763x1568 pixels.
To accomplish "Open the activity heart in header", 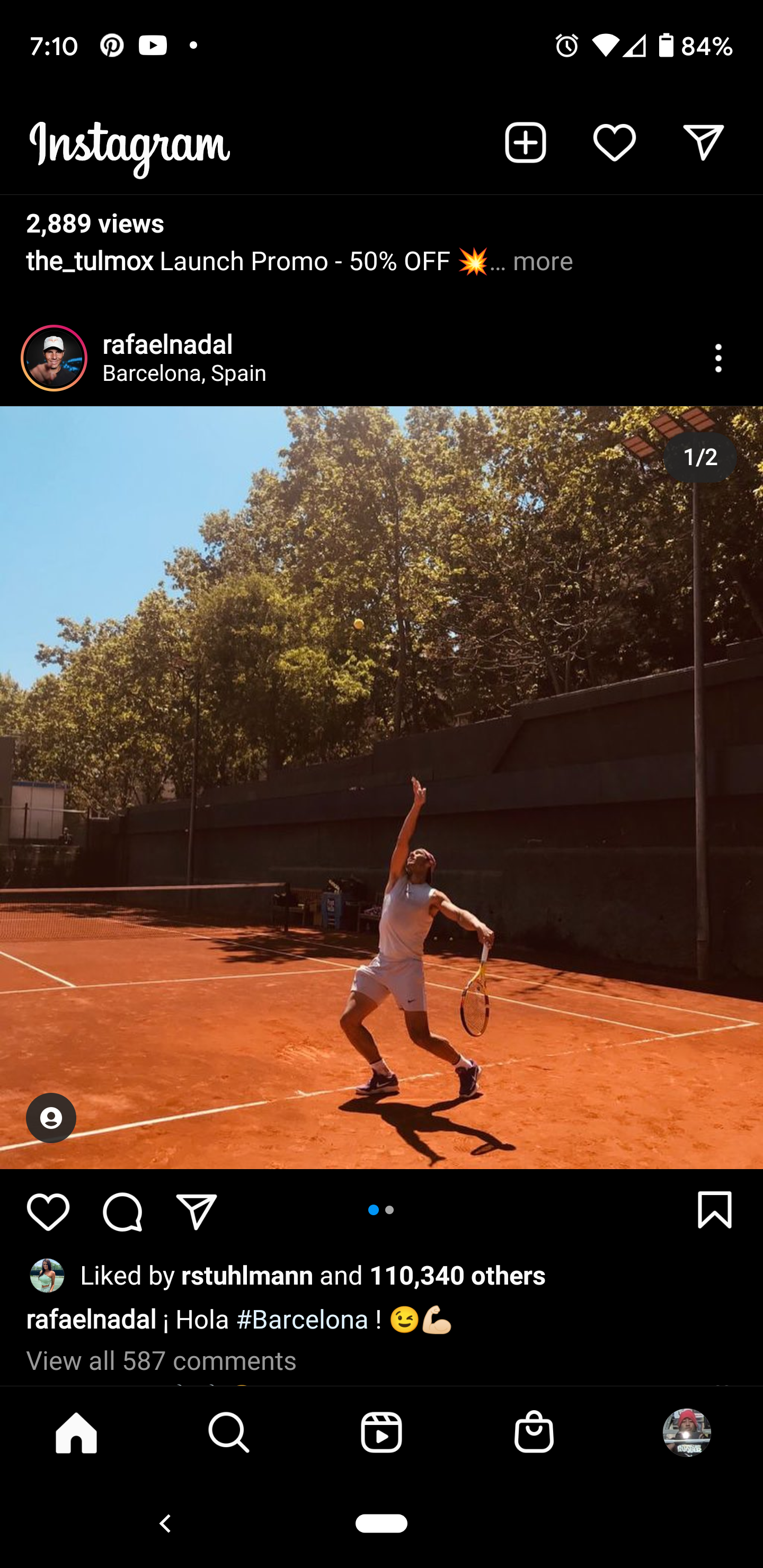I will [x=614, y=143].
